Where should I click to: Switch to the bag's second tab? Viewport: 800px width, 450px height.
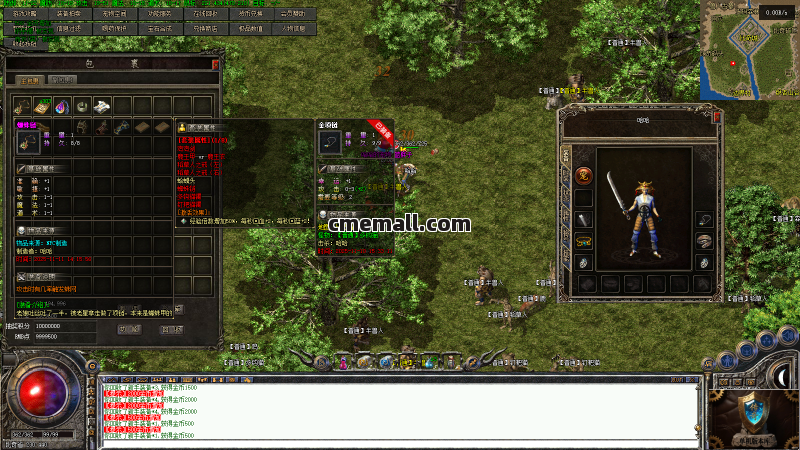point(63,79)
